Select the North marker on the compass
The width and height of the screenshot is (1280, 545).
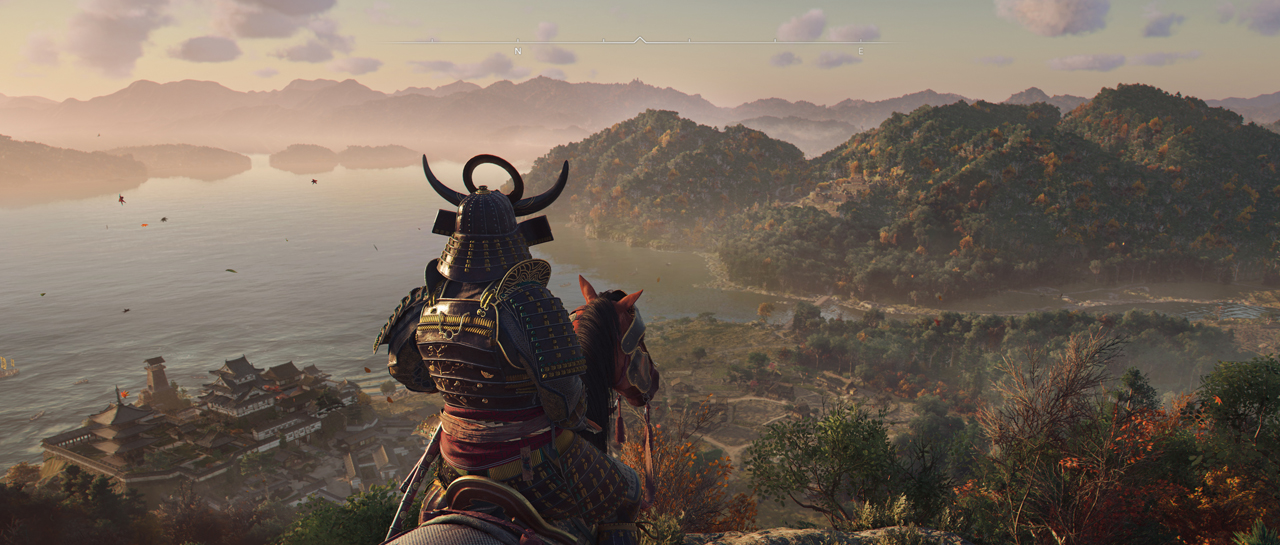pyautogui.click(x=517, y=50)
